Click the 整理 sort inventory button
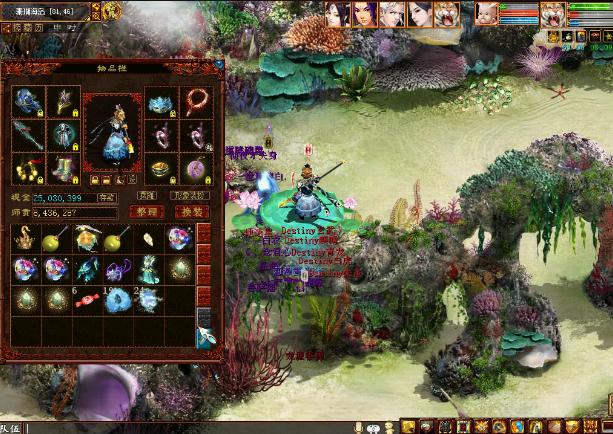Screen dimensions: 613x434 (148, 212)
